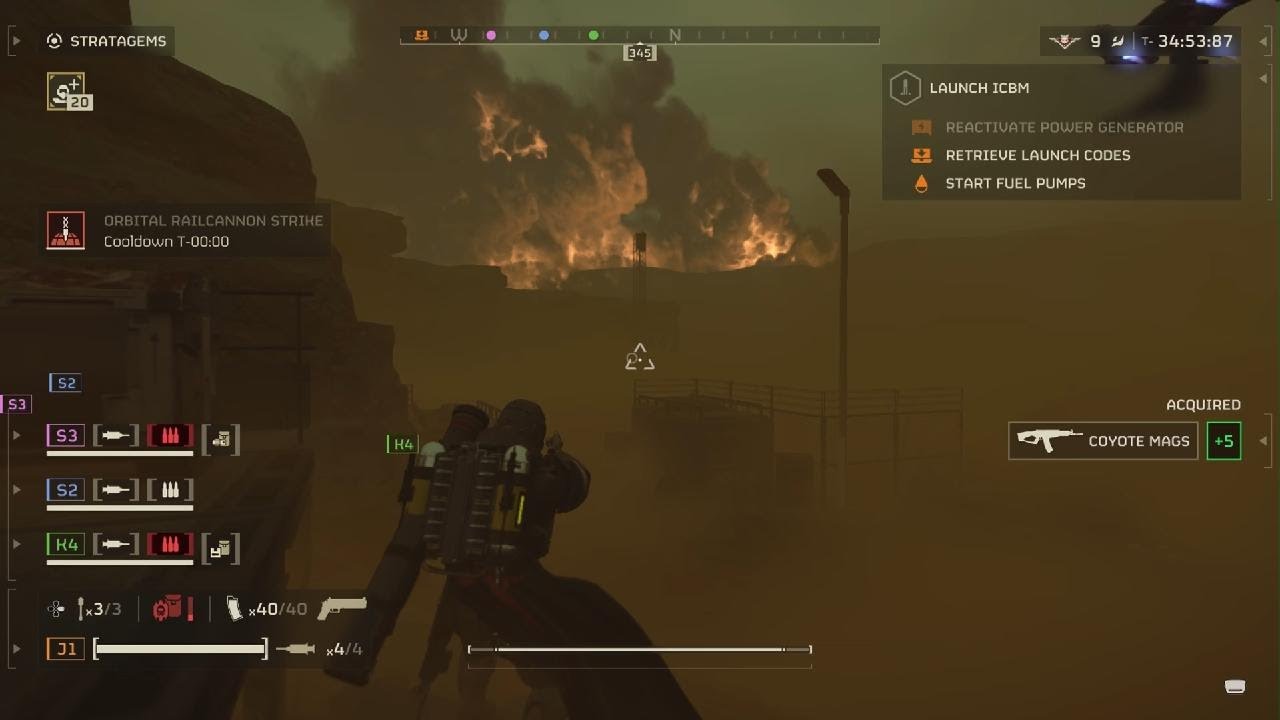The height and width of the screenshot is (720, 1280).
Task: Click the J1 player tag
Action: (66, 649)
